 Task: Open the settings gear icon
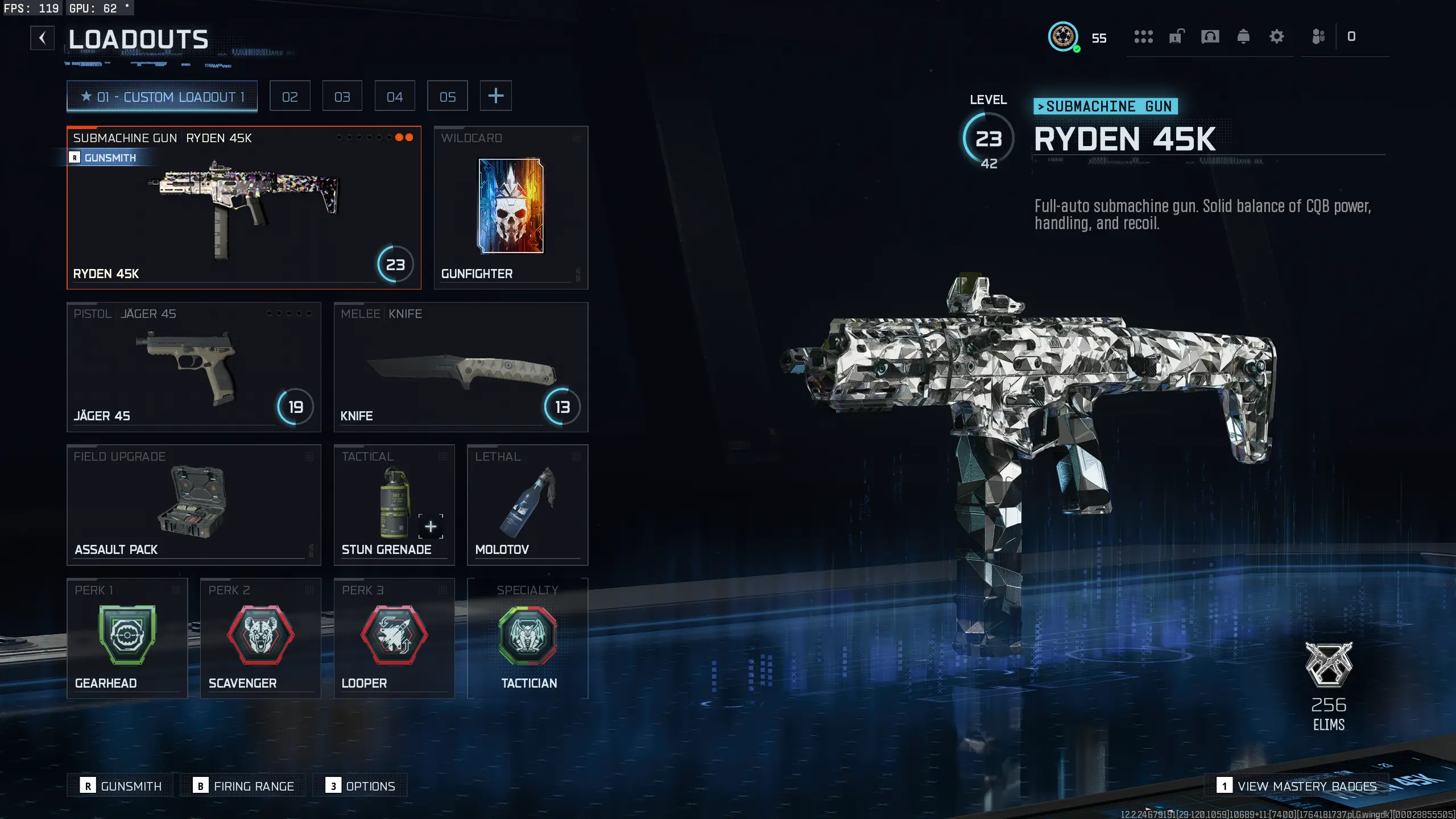coord(1277,37)
